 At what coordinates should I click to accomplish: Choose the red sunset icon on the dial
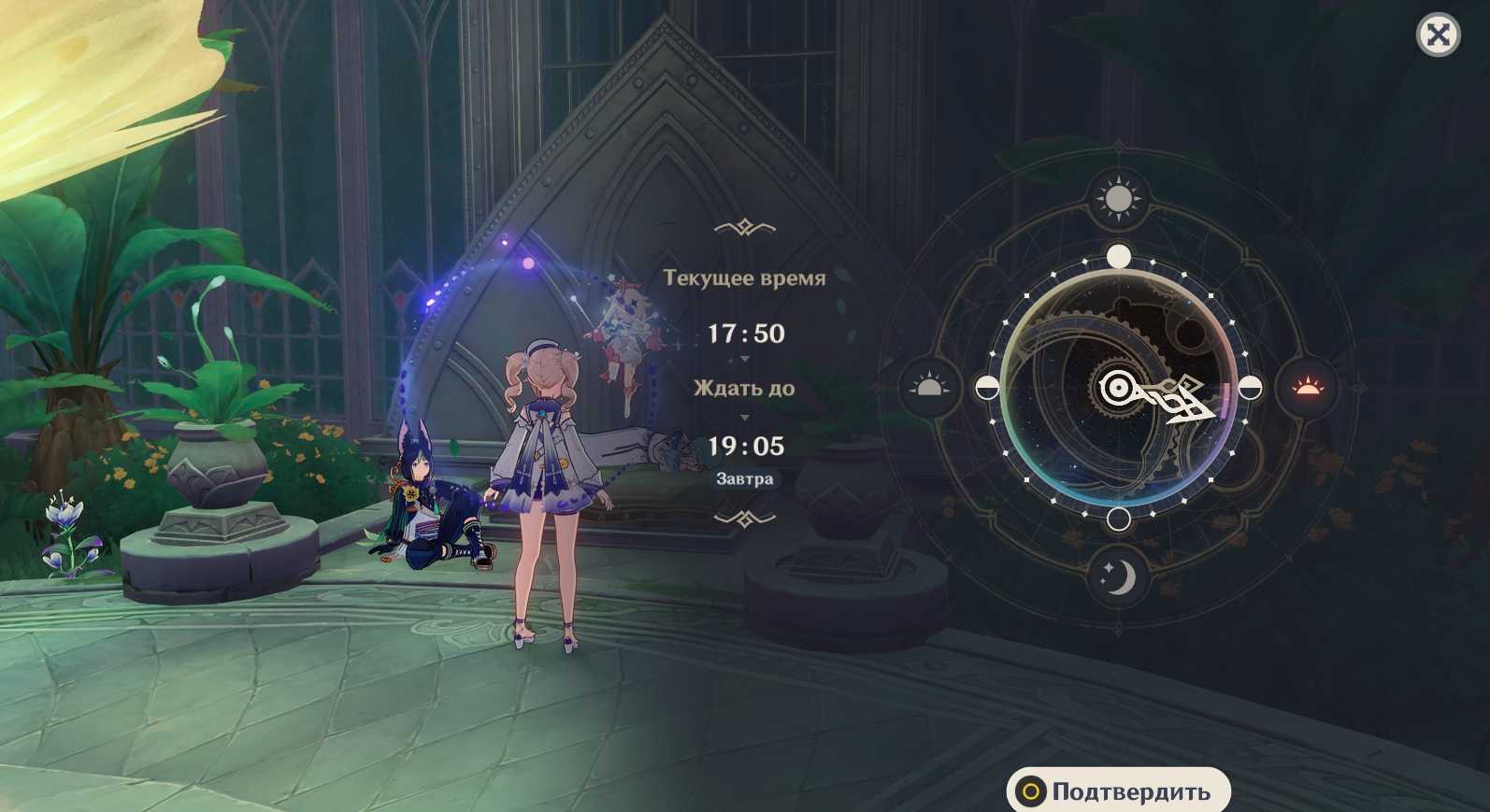click(x=1307, y=387)
